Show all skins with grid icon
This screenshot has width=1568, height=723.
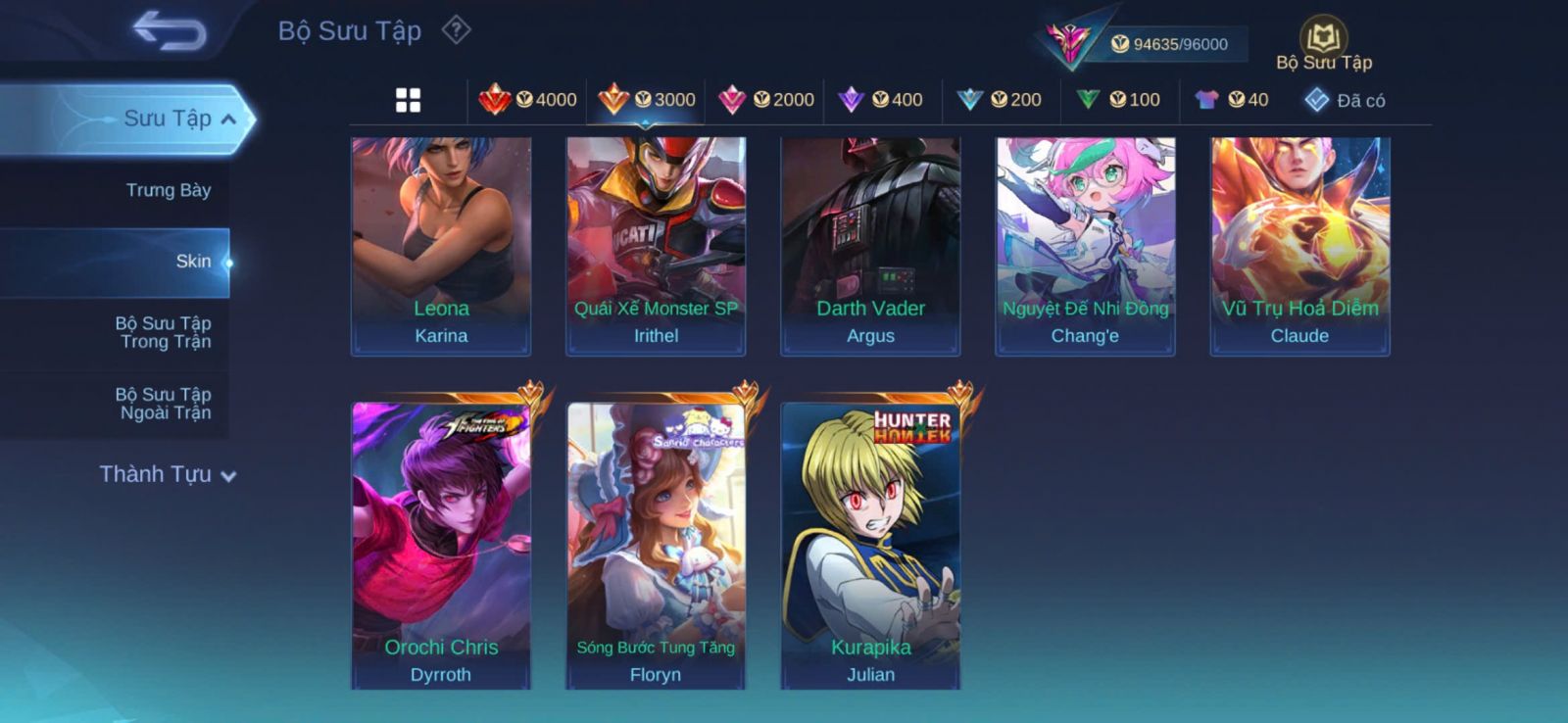click(408, 100)
